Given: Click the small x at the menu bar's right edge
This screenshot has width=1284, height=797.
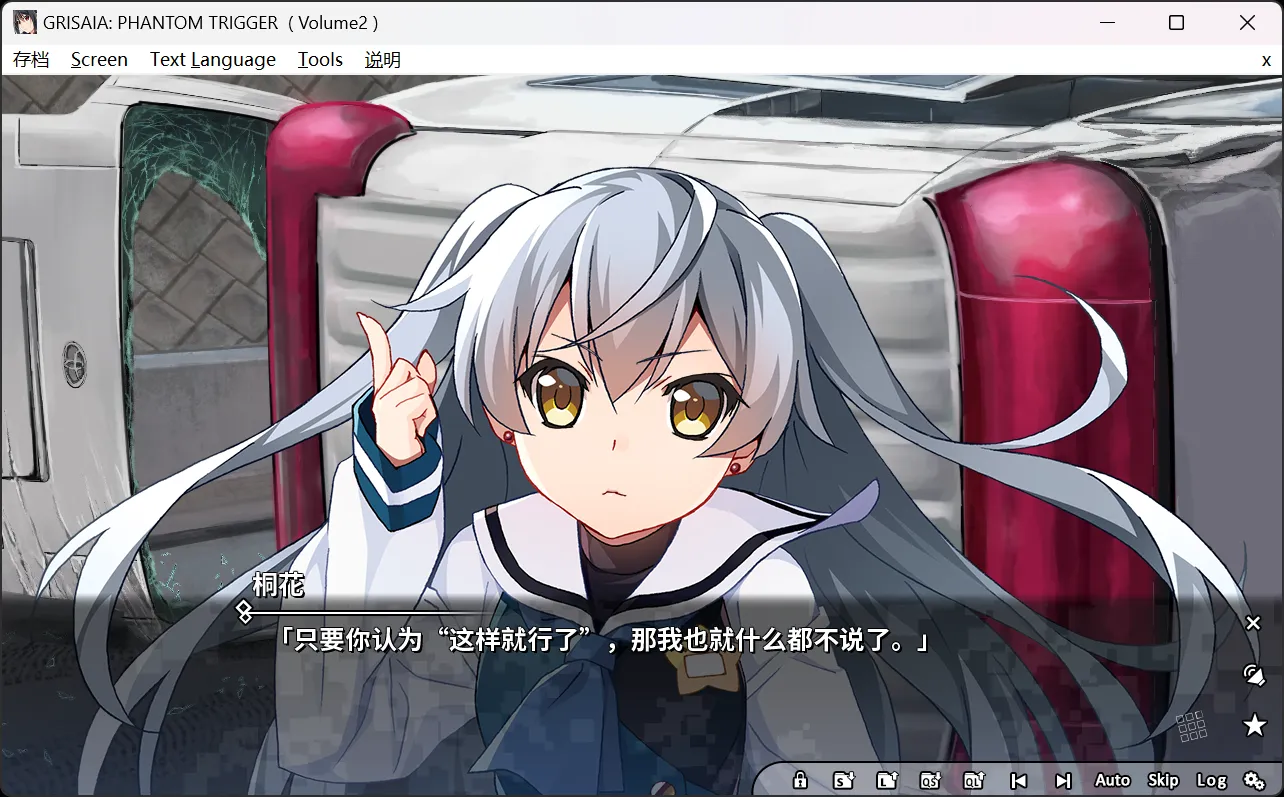Looking at the screenshot, I should (1266, 59).
